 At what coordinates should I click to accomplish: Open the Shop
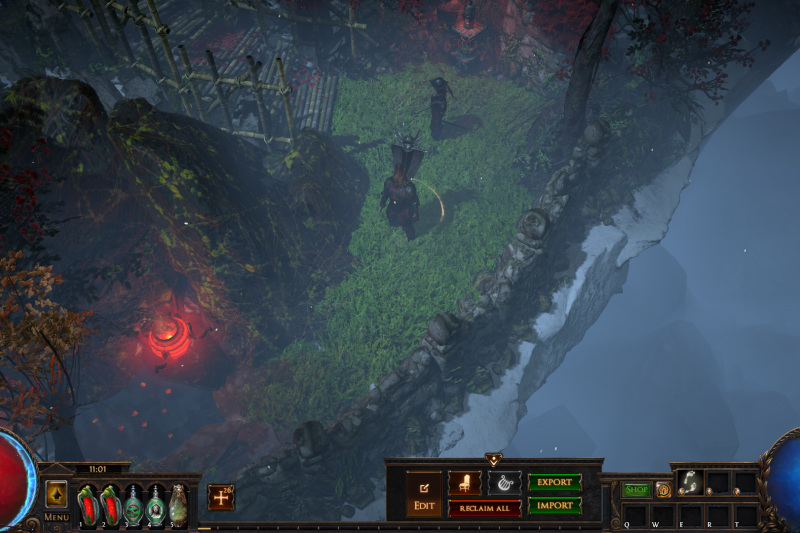coord(636,490)
